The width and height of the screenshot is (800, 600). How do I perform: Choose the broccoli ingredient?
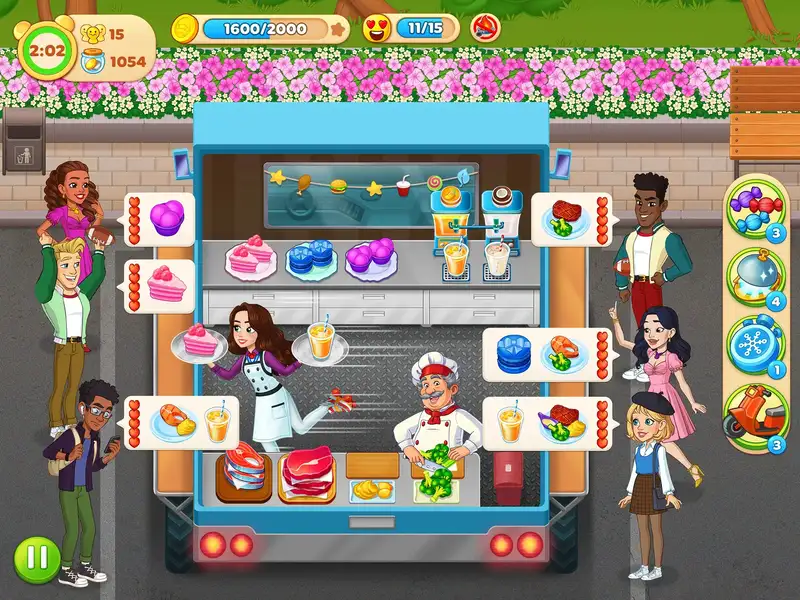click(437, 482)
